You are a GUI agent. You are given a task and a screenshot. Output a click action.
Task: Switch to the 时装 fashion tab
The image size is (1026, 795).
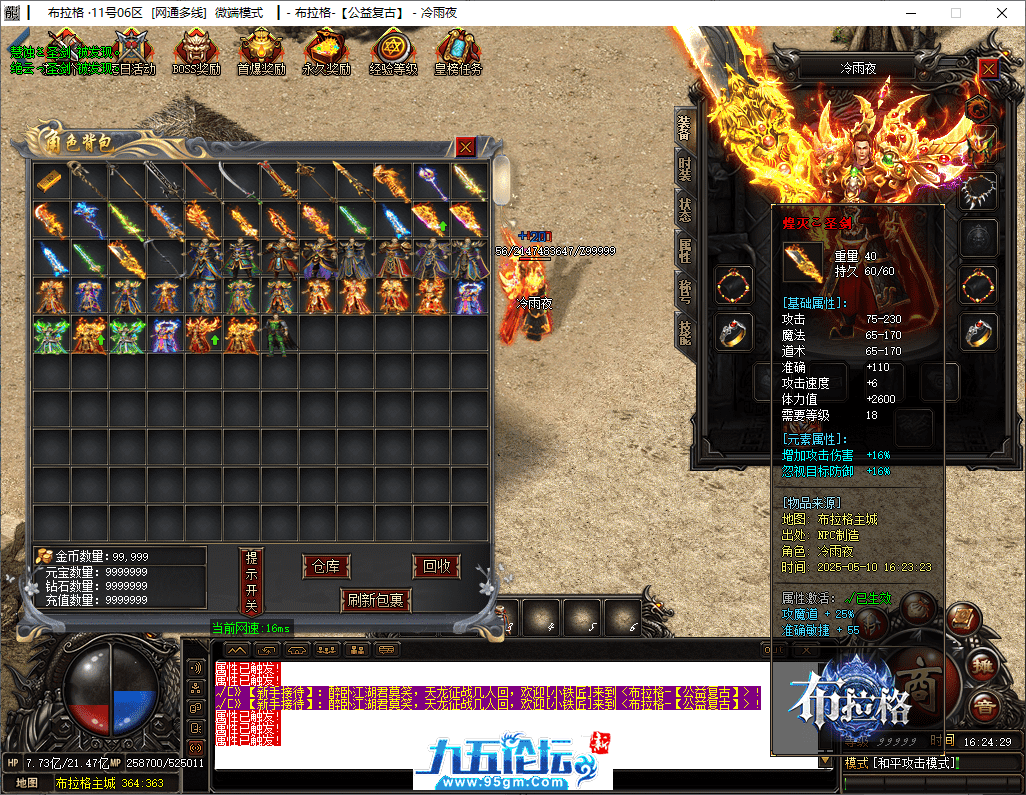pyautogui.click(x=685, y=172)
